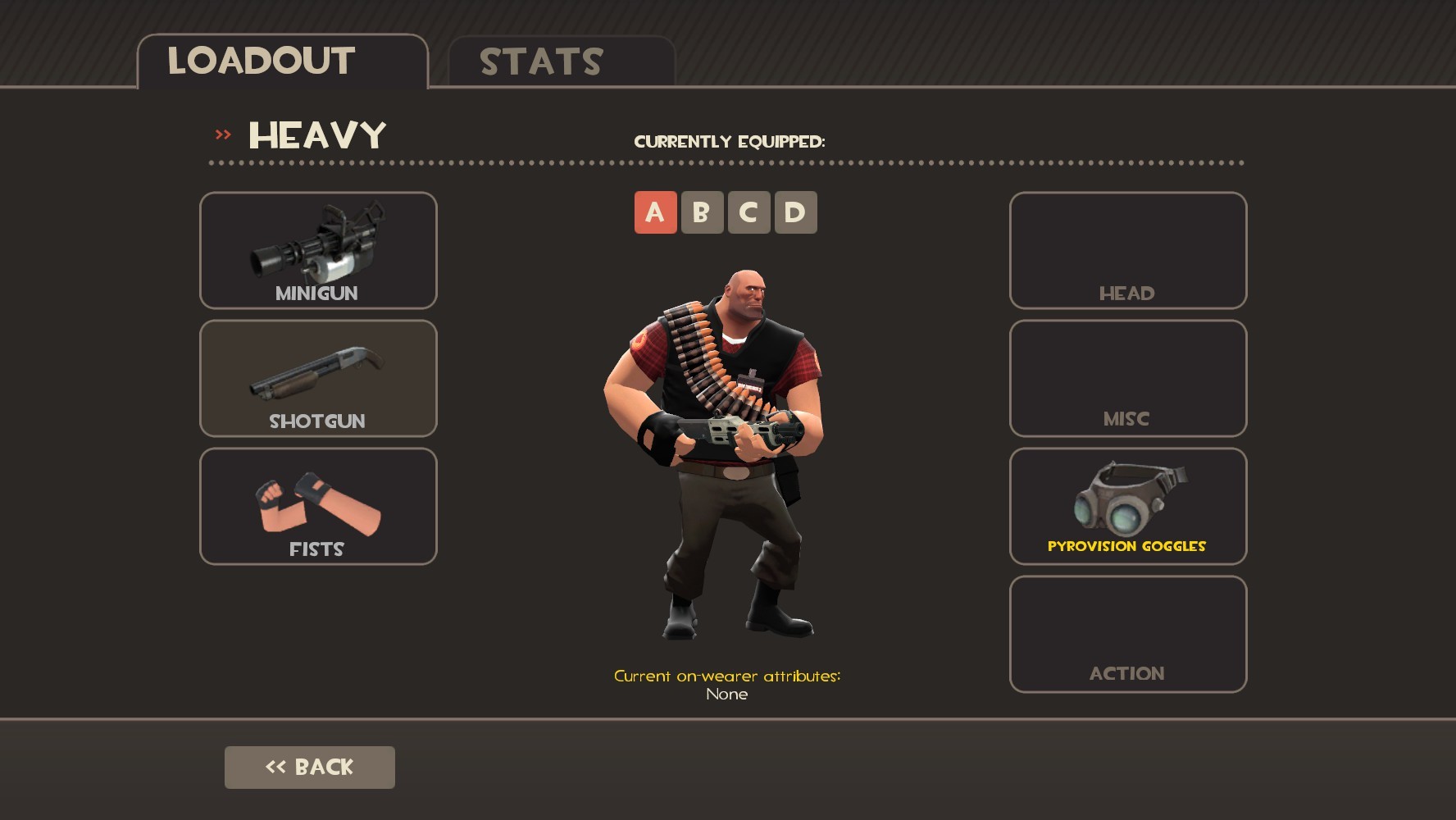Open the empty ACTION item slot
Screen dimensions: 1456x820
click(x=1127, y=633)
